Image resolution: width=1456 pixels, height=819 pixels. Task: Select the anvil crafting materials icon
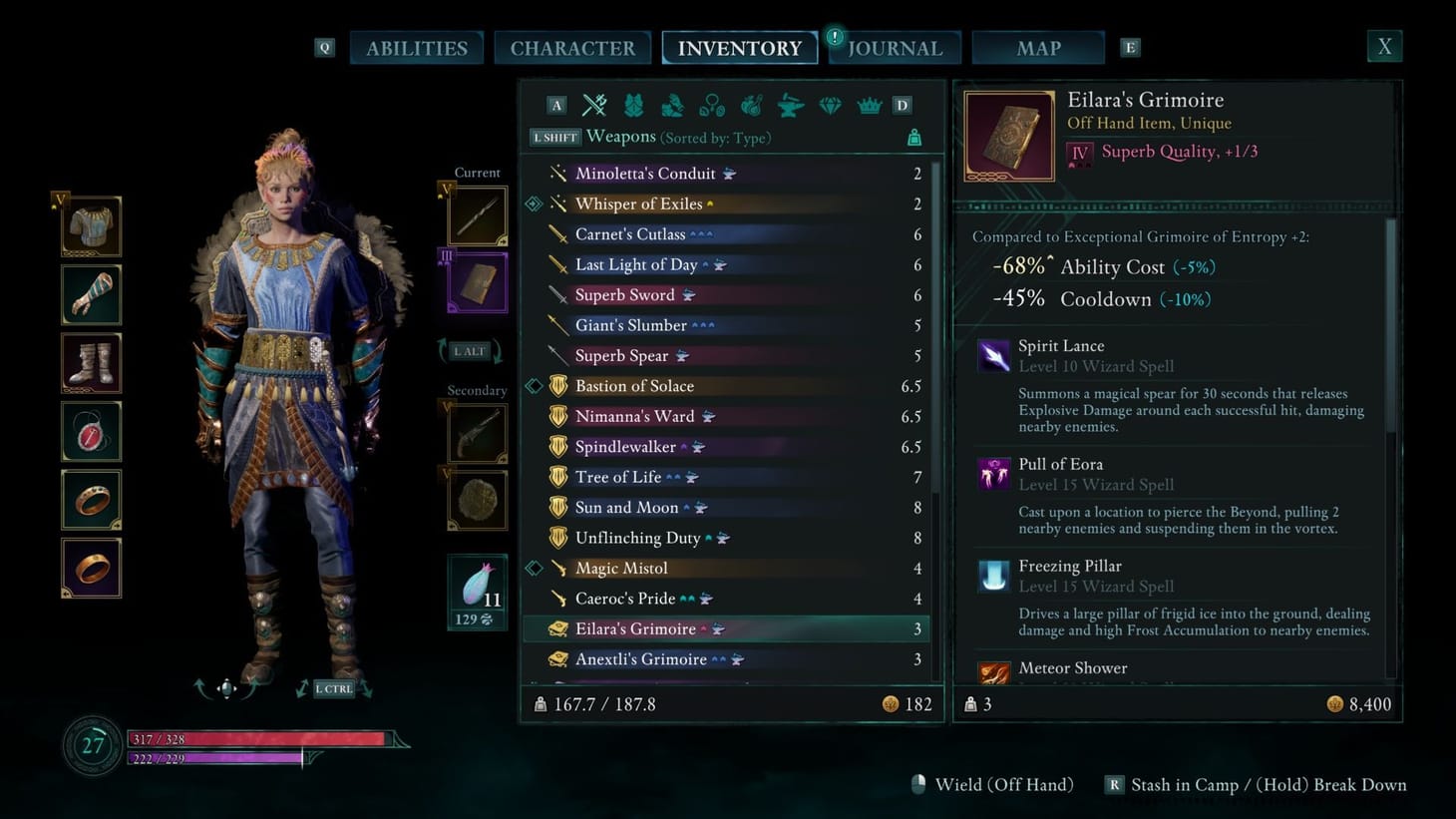pyautogui.click(x=790, y=105)
